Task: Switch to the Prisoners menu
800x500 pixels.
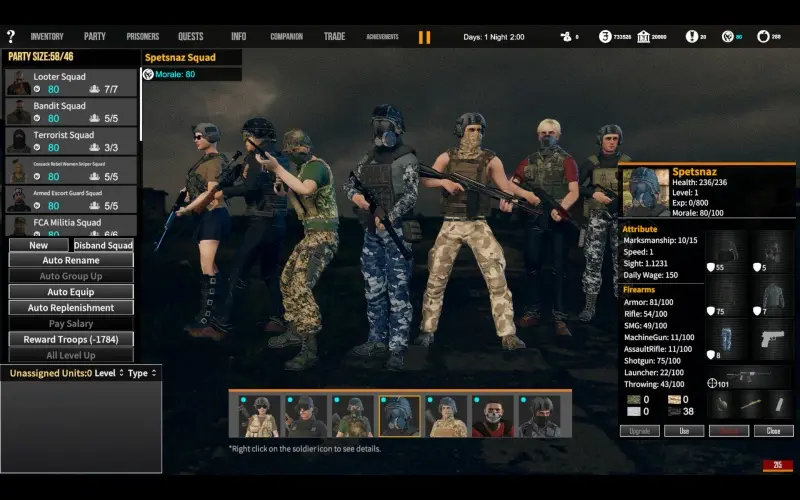Action: [x=143, y=37]
